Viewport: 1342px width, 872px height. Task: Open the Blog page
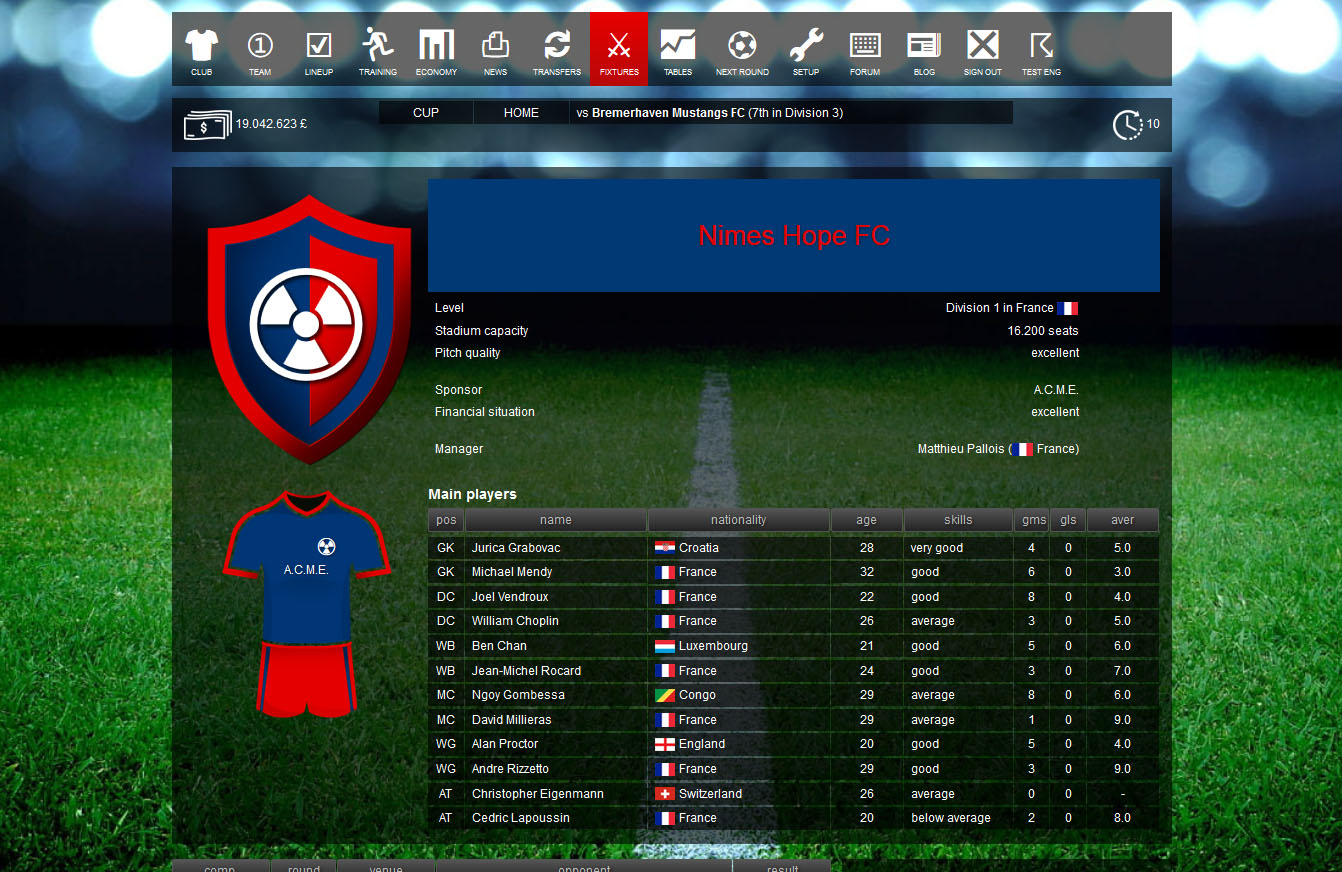[923, 48]
